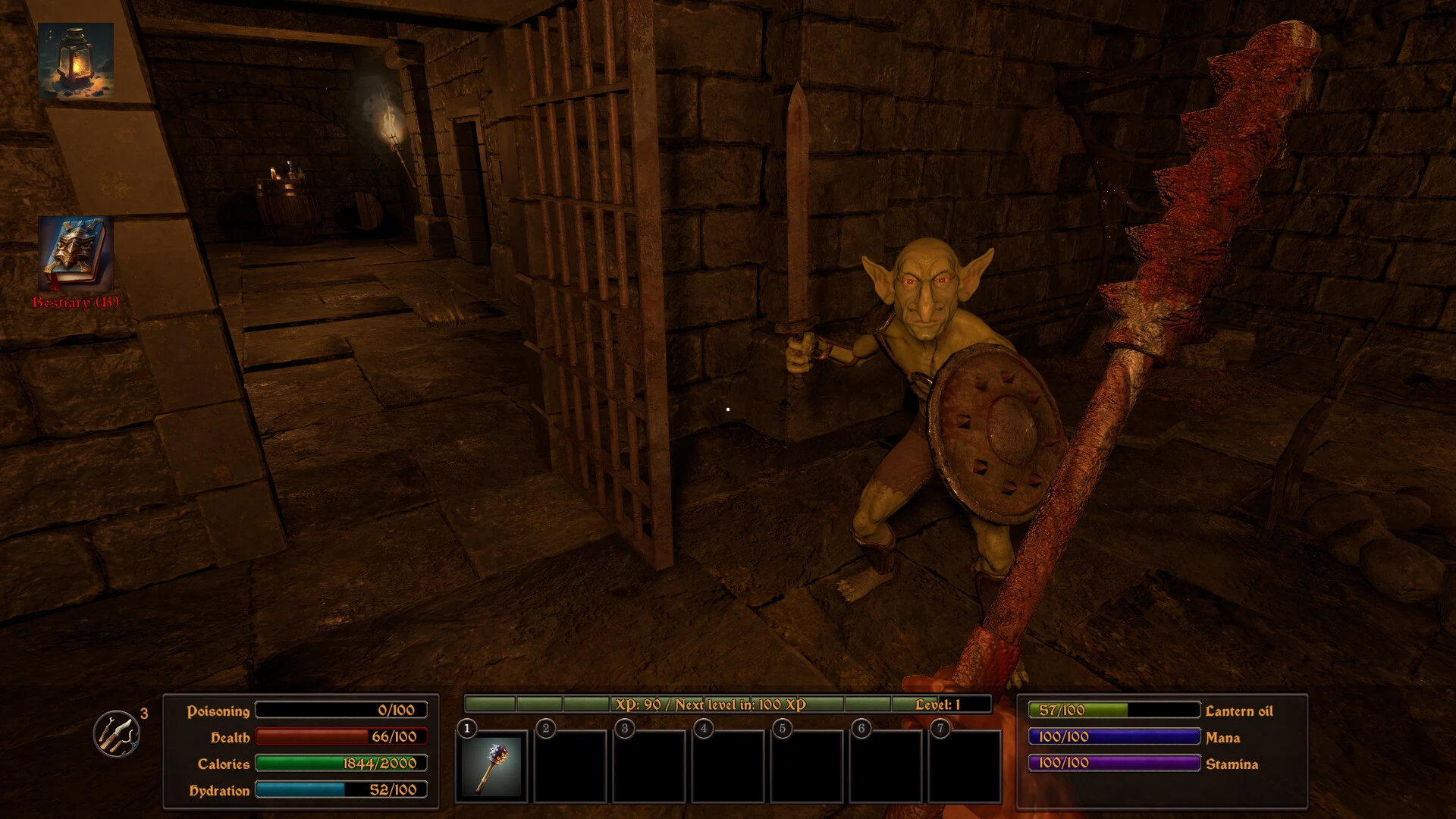Click the Lantern oil bar showing 57/100
The width and height of the screenshot is (1456, 819).
click(x=1115, y=711)
